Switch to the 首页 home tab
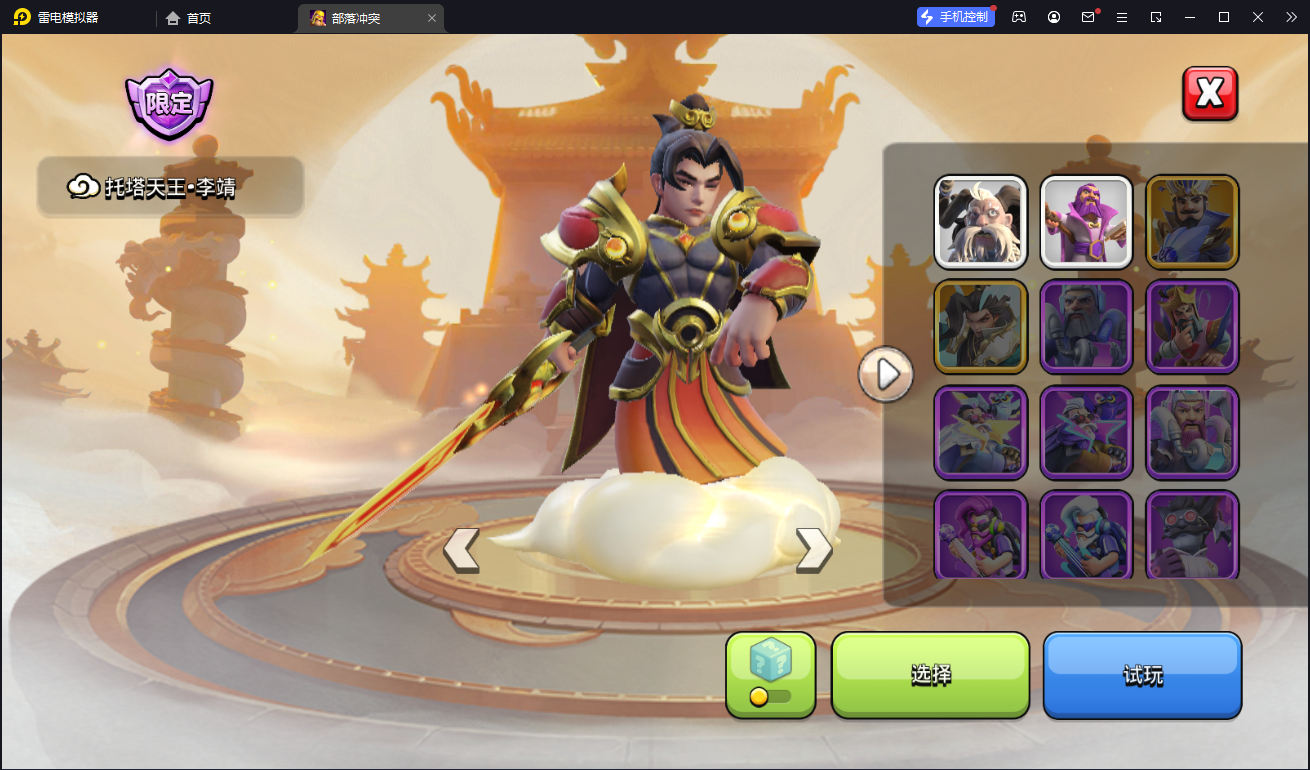Image resolution: width=1310 pixels, height=770 pixels. point(188,18)
